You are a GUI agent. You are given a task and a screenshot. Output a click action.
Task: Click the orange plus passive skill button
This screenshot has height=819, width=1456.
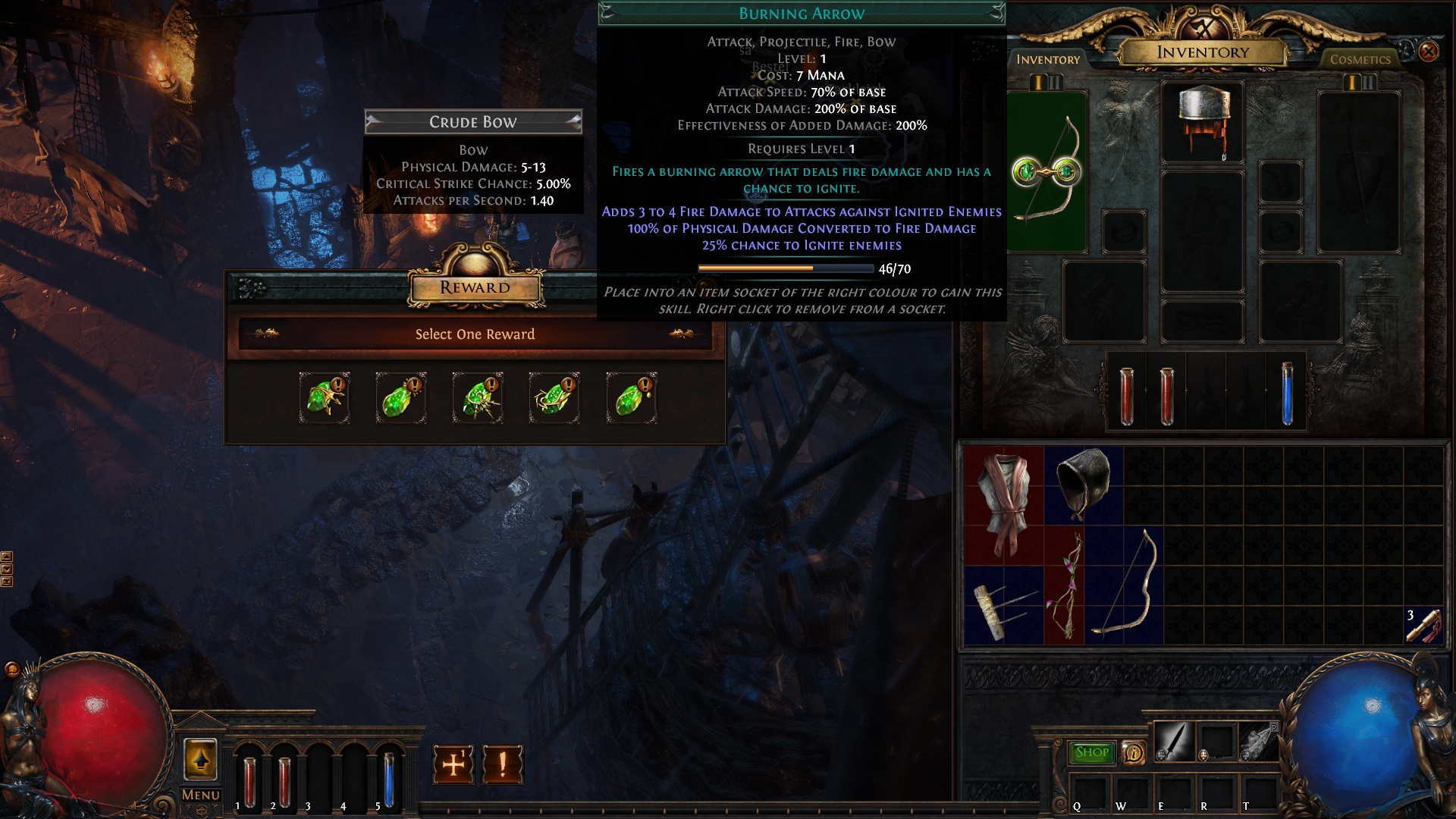pyautogui.click(x=453, y=764)
